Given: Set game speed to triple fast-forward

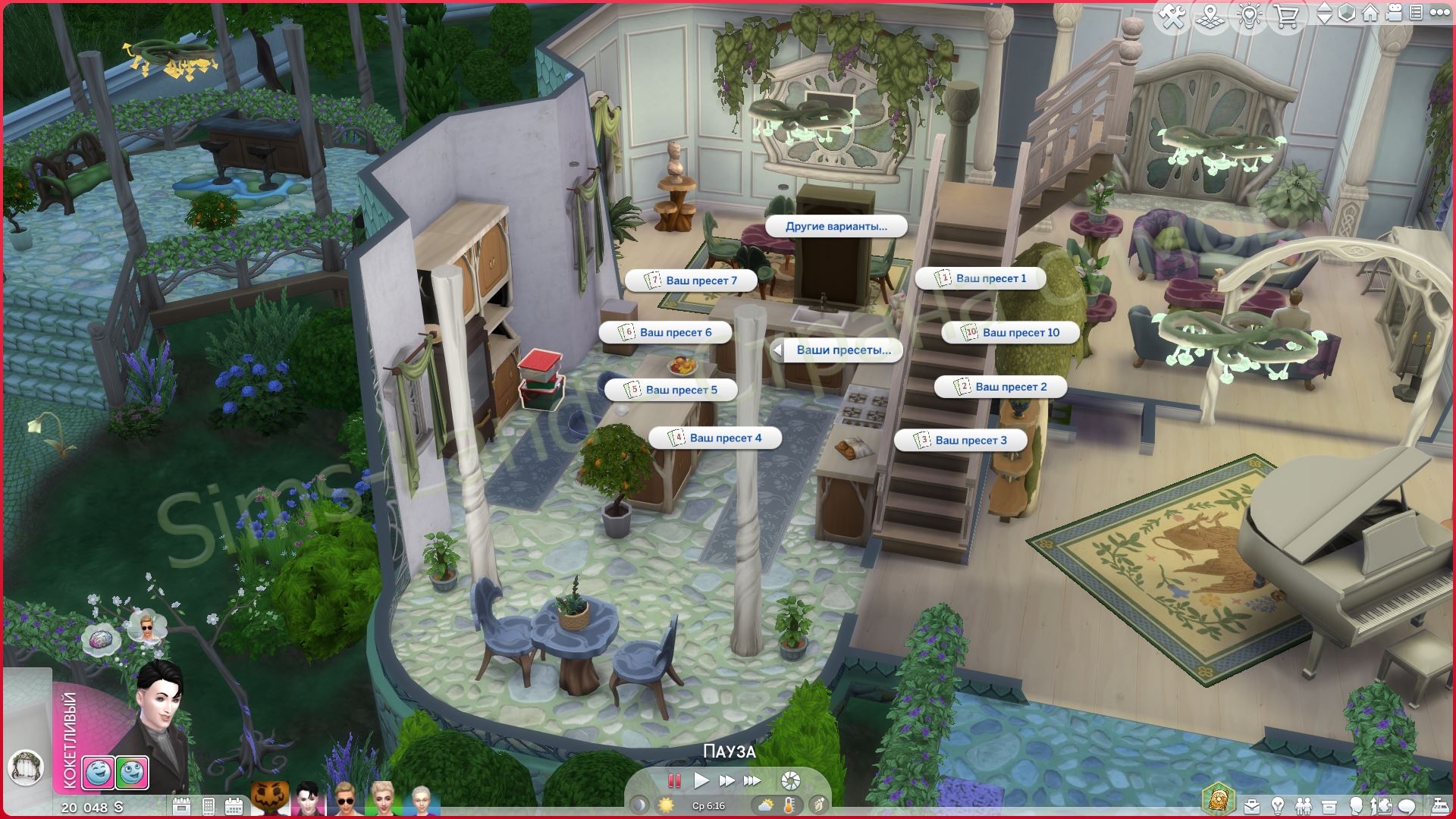Looking at the screenshot, I should coord(752,780).
